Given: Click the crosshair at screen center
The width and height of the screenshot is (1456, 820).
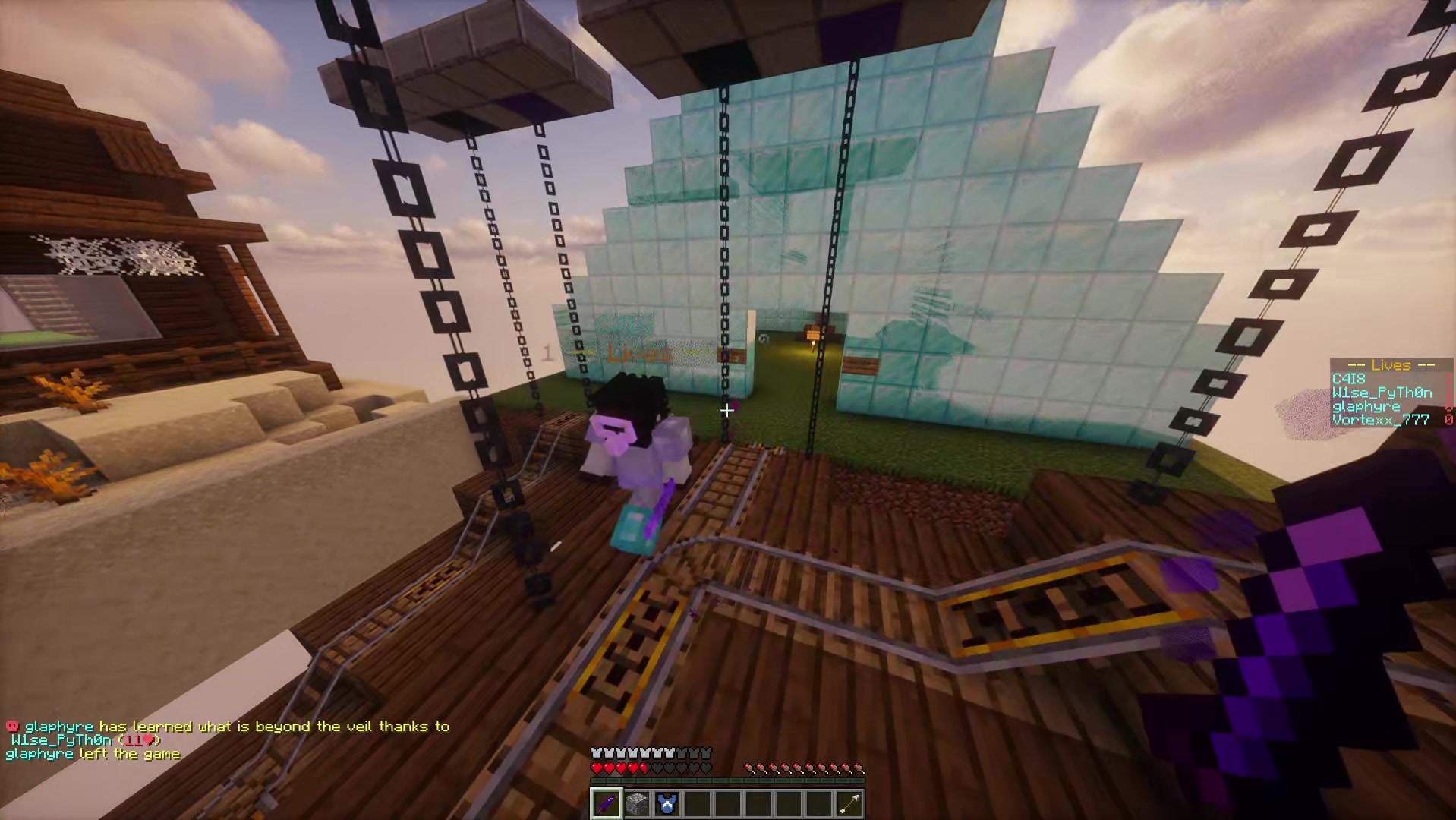Looking at the screenshot, I should click(x=727, y=411).
